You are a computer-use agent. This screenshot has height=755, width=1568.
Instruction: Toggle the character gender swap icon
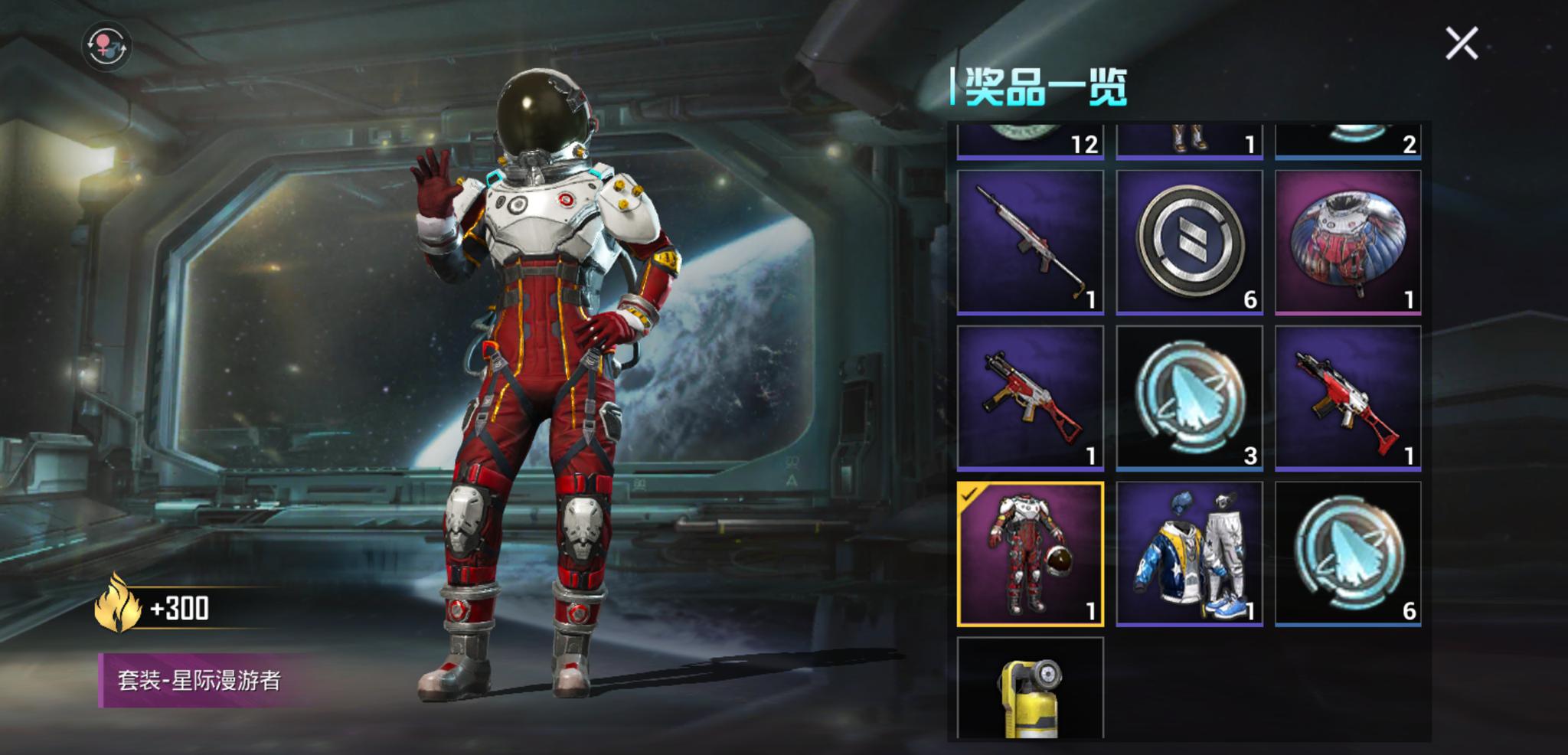pos(107,46)
